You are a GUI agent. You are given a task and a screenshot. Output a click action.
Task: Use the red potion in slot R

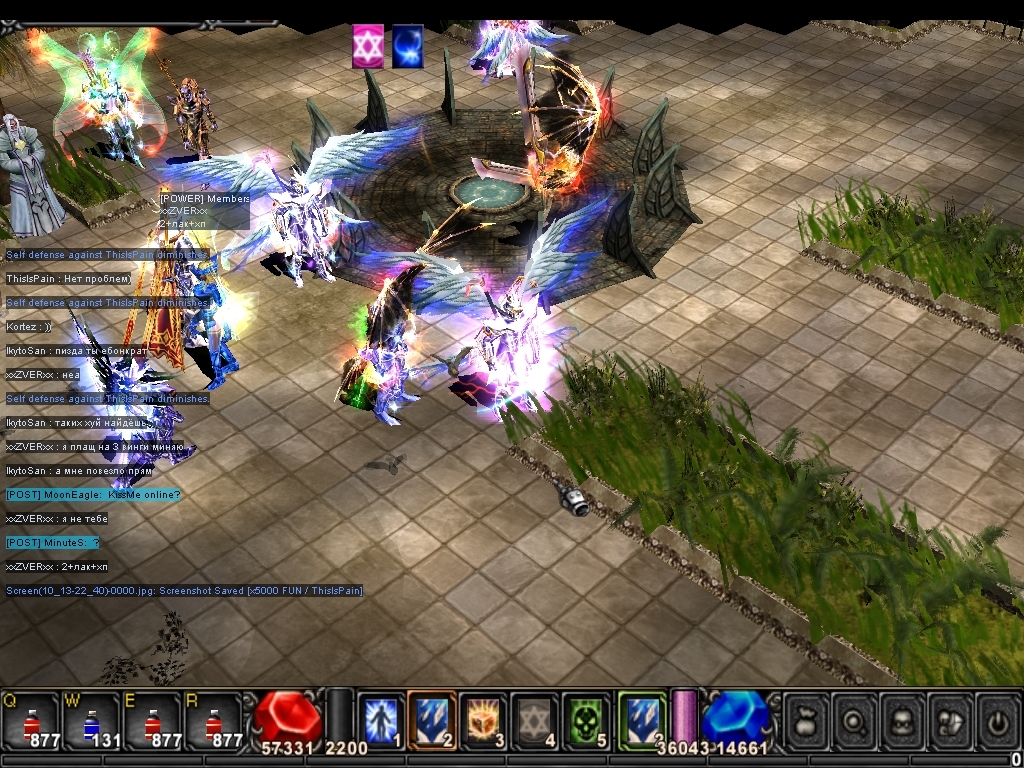point(212,720)
